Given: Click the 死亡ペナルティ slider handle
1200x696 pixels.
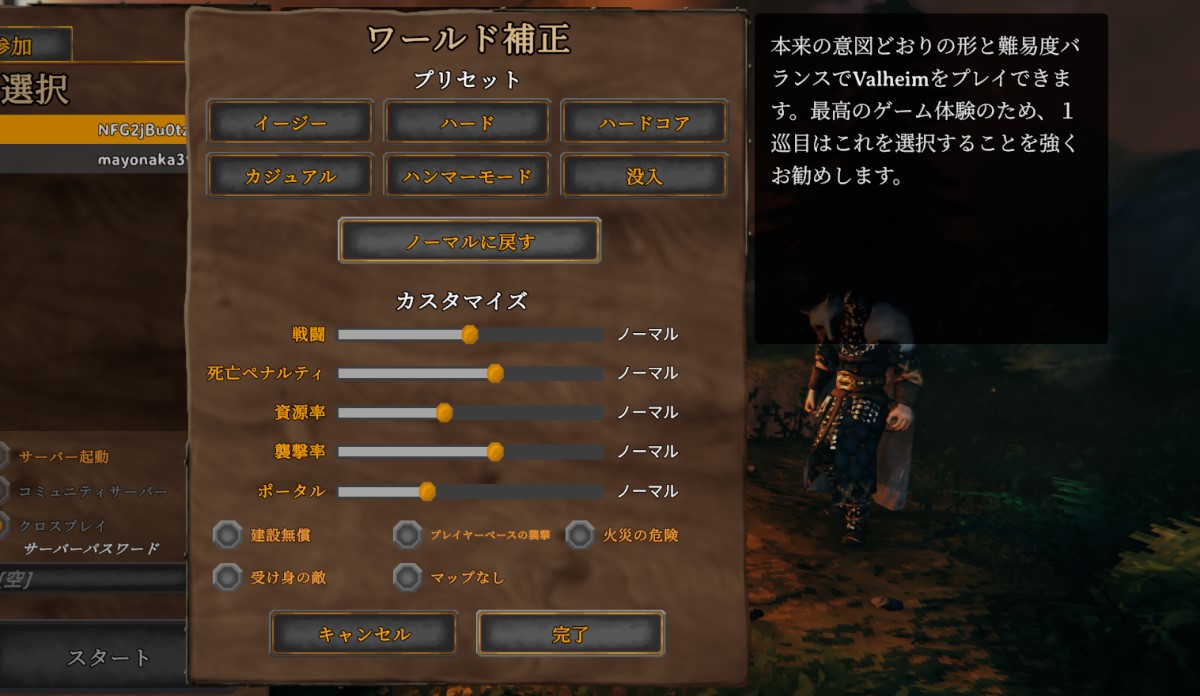Looking at the screenshot, I should 495,373.
